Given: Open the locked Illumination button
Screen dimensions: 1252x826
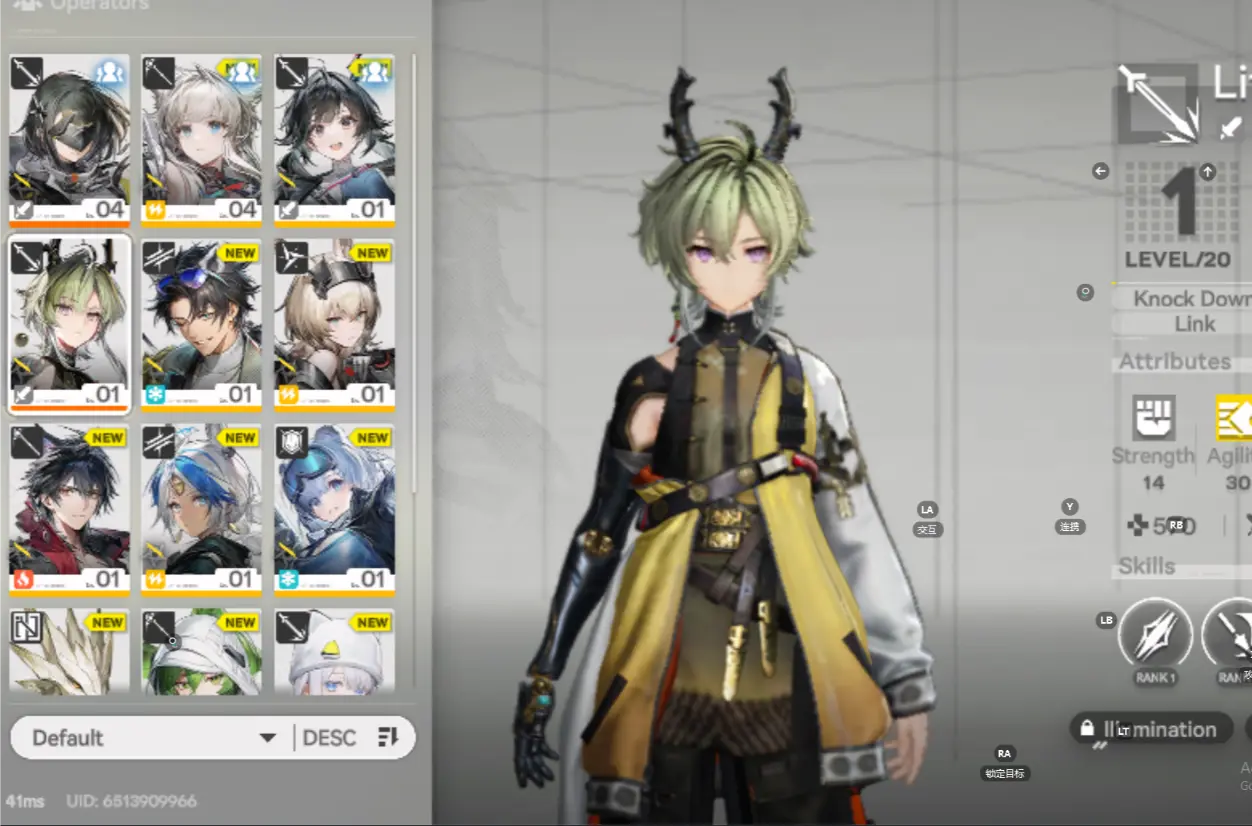Looking at the screenshot, I should click(1150, 729).
